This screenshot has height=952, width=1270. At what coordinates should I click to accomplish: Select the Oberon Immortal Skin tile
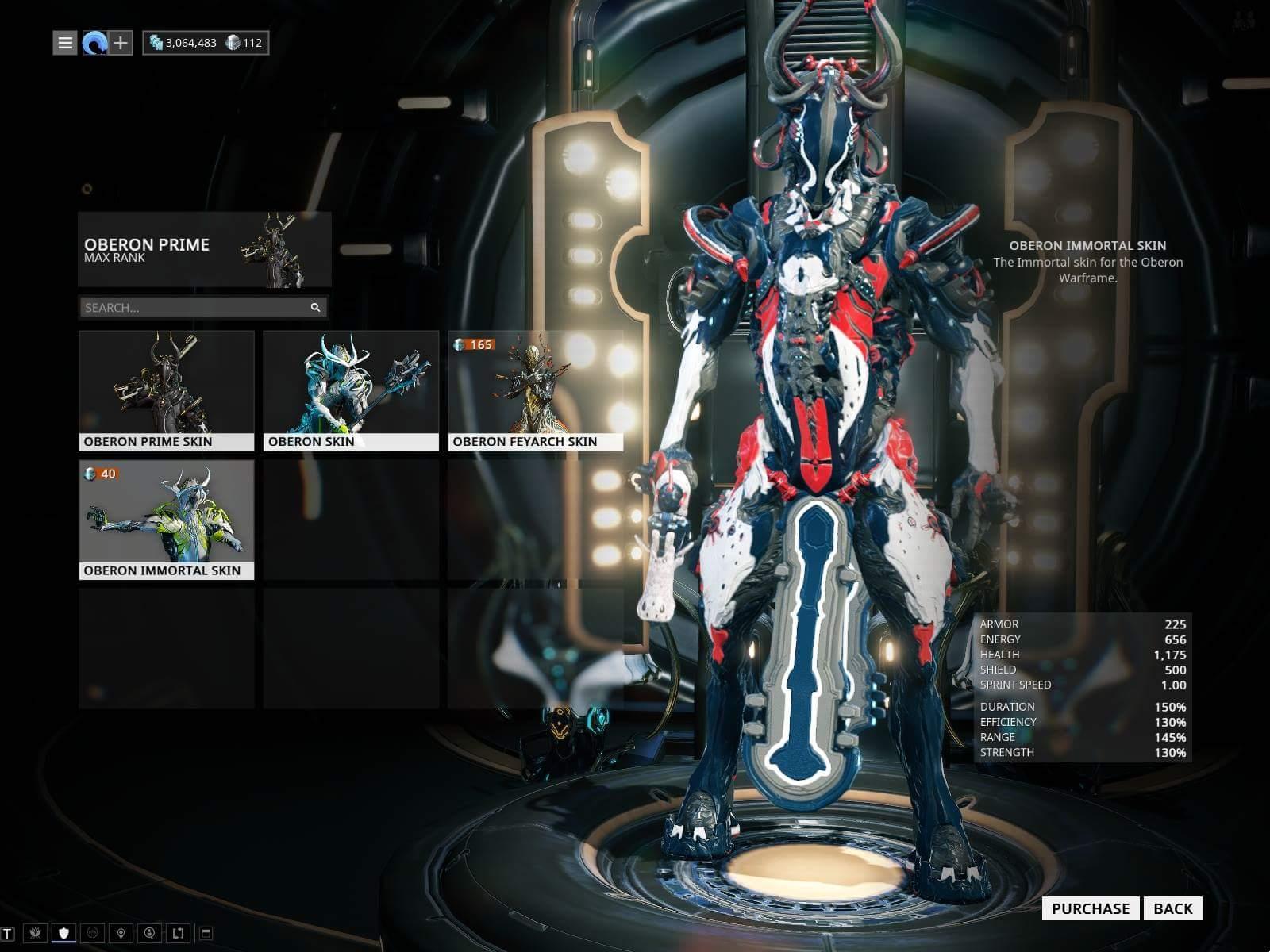pyautogui.click(x=167, y=520)
